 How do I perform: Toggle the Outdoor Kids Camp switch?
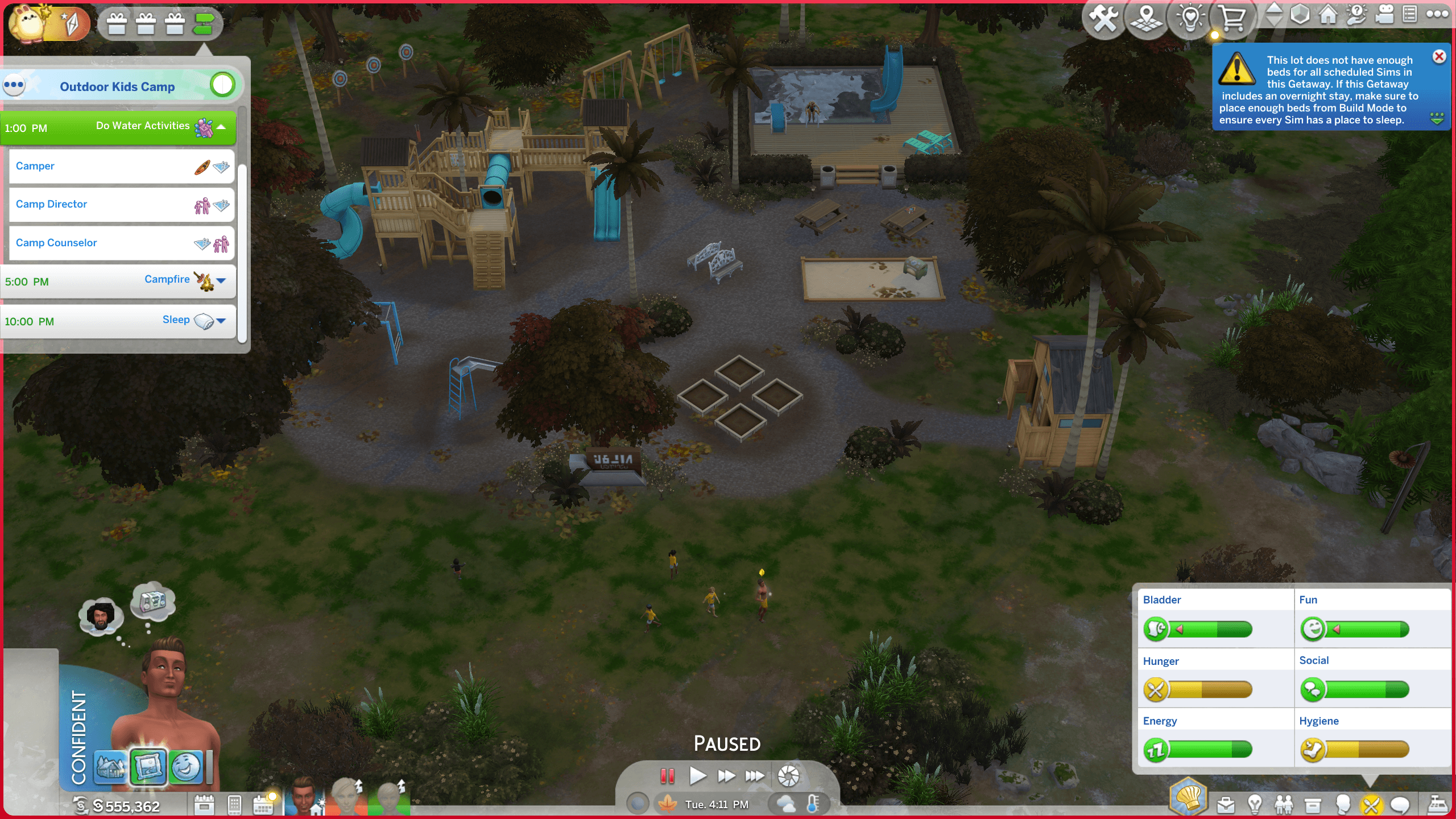pyautogui.click(x=222, y=85)
